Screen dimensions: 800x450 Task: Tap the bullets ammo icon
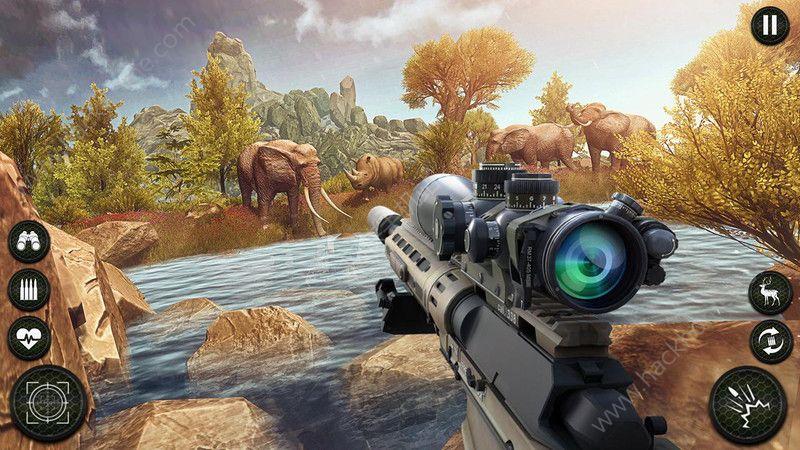click(x=28, y=290)
